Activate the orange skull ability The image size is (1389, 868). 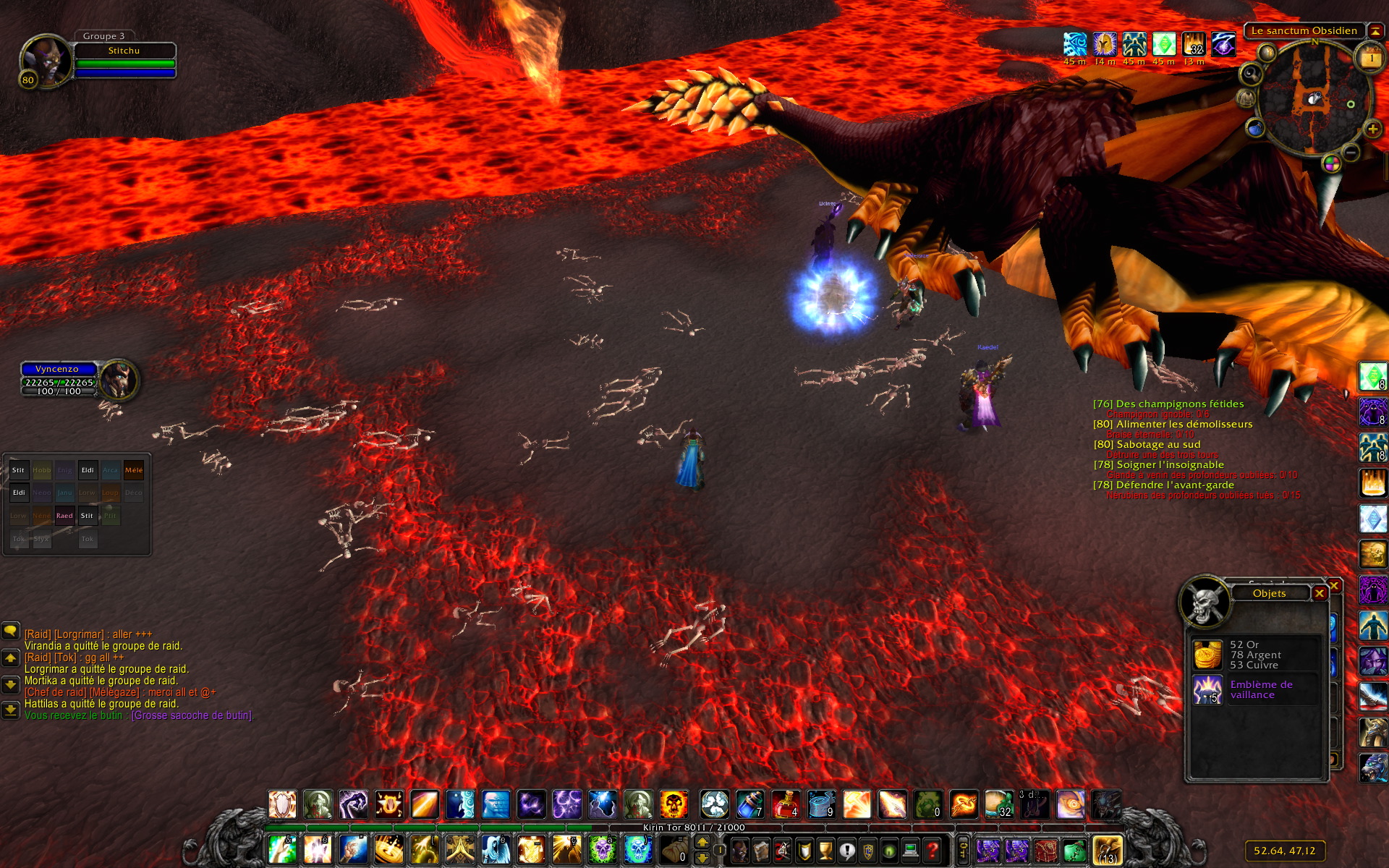tap(674, 804)
